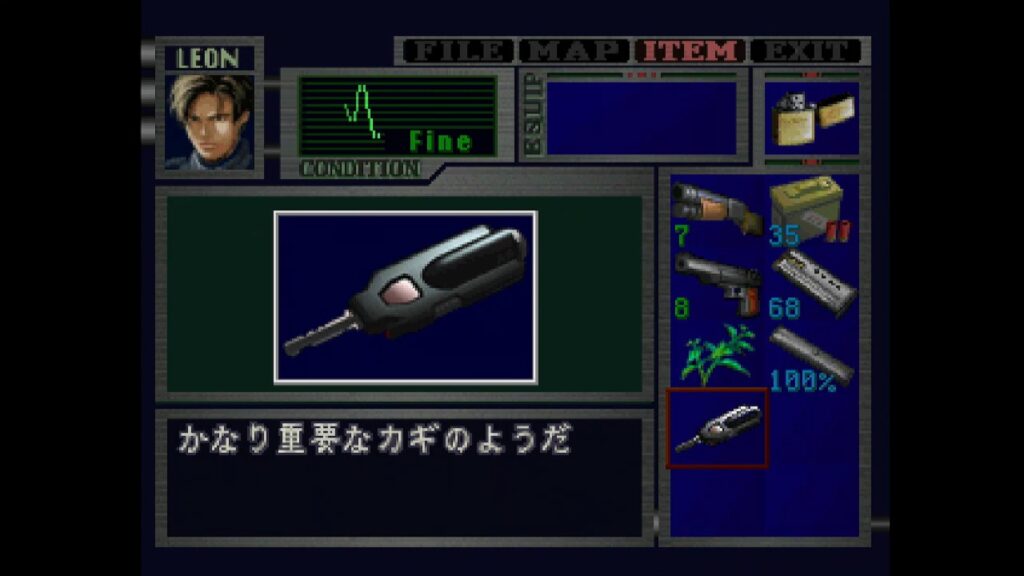Select the shotgun slot
Screen dimensions: 1024x576
716,212
